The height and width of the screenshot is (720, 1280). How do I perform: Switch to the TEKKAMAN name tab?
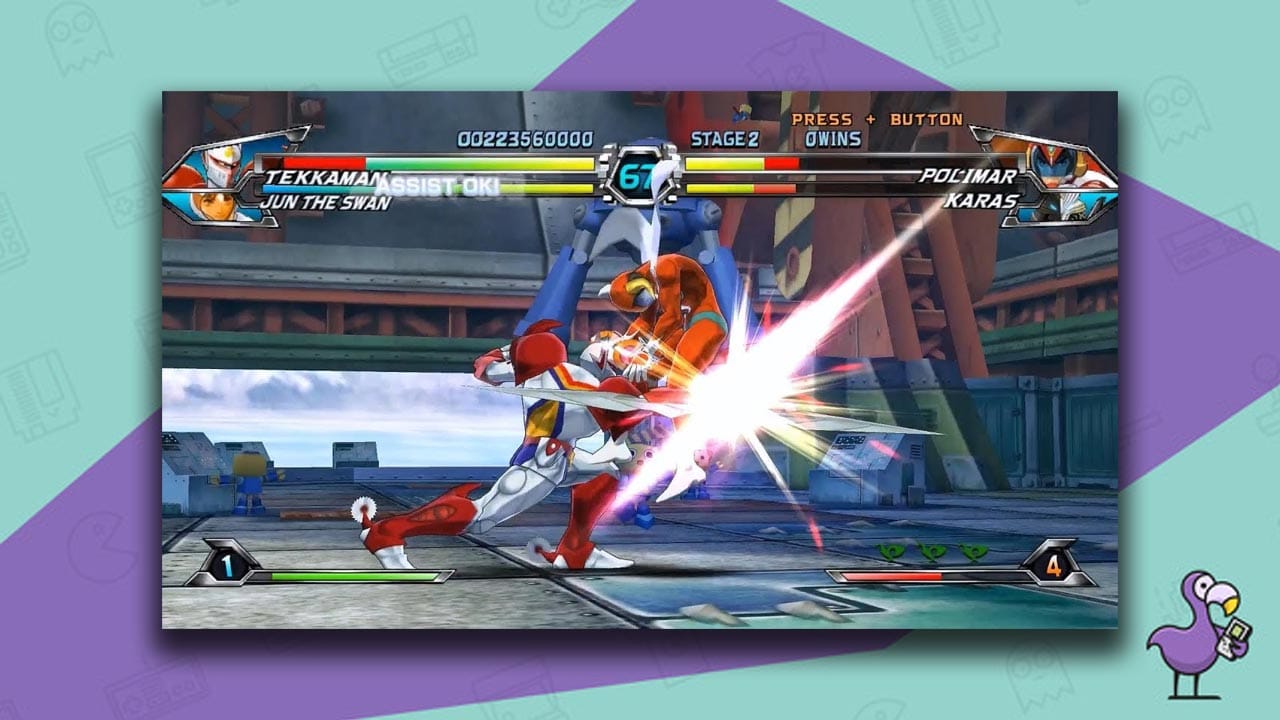[x=315, y=177]
